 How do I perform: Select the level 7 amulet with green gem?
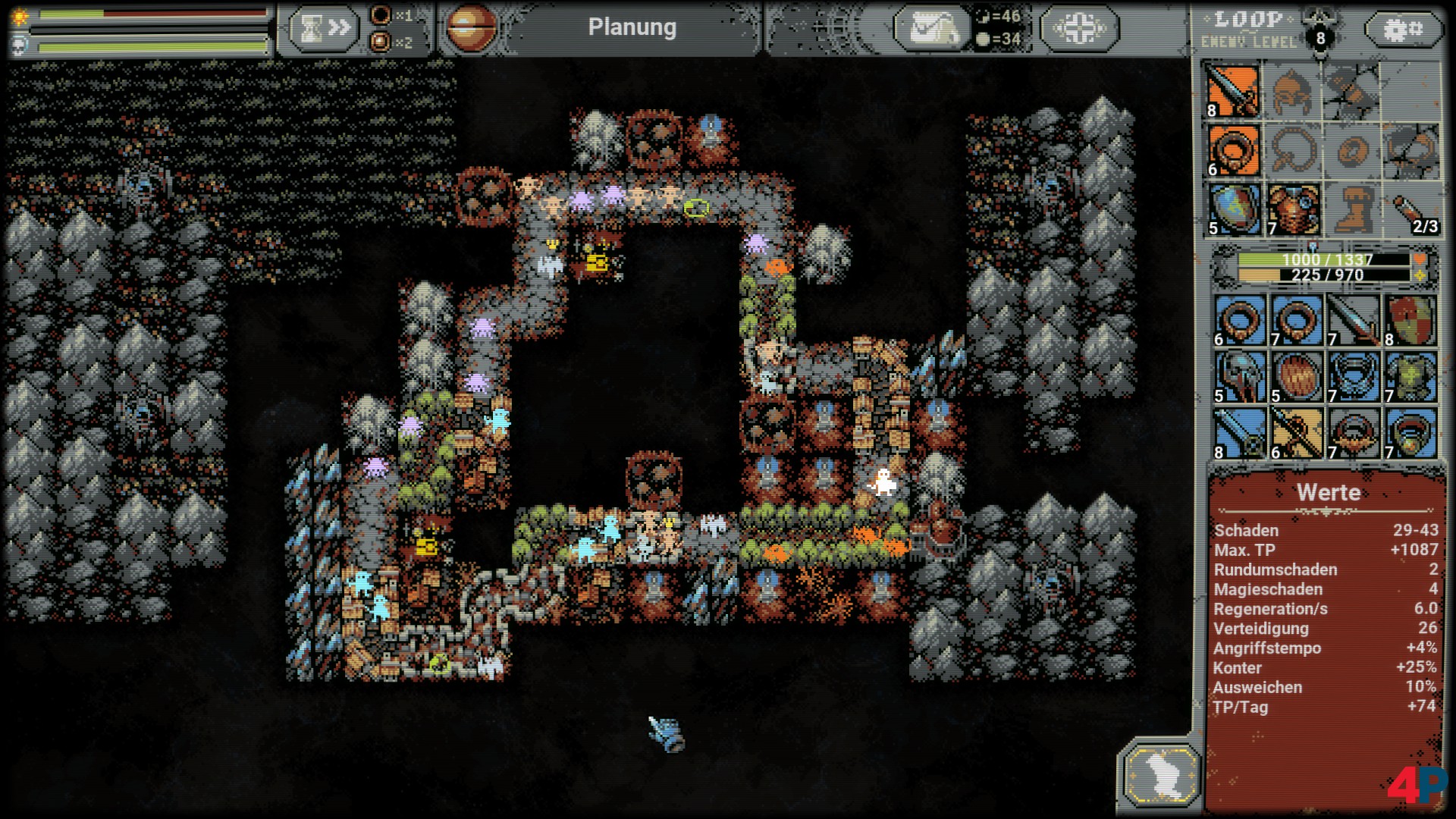tap(1410, 433)
